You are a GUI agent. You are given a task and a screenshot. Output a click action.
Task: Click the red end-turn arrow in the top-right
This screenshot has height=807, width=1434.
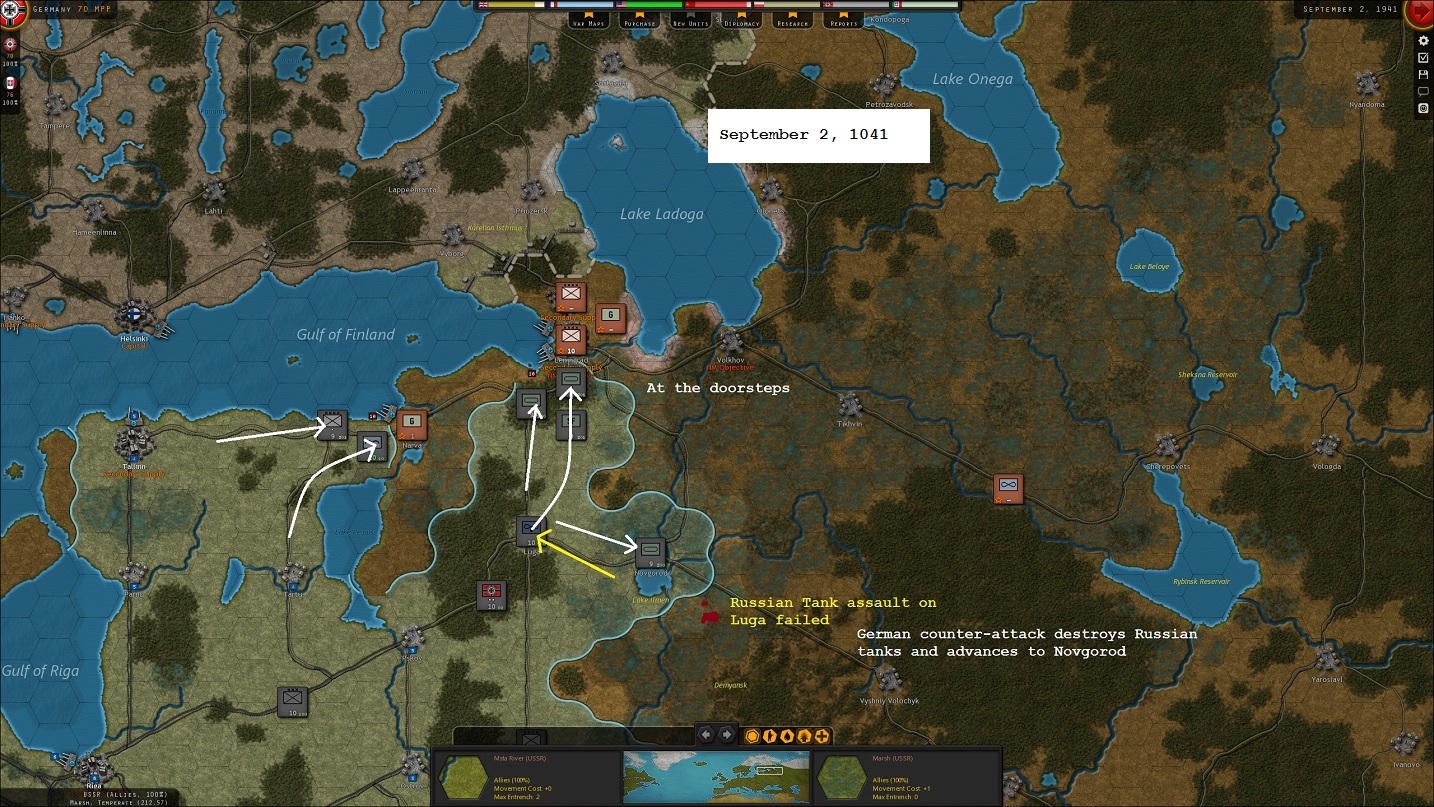(x=1420, y=12)
